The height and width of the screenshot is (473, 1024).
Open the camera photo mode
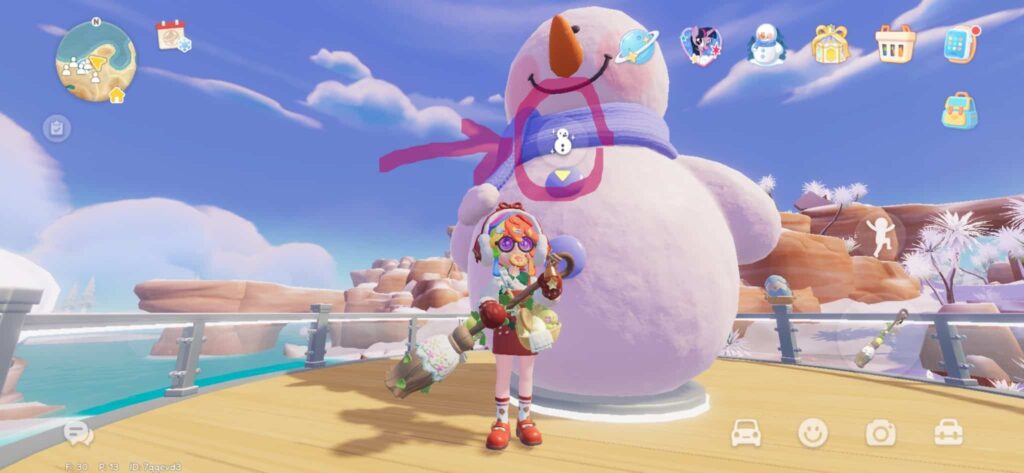[880, 432]
